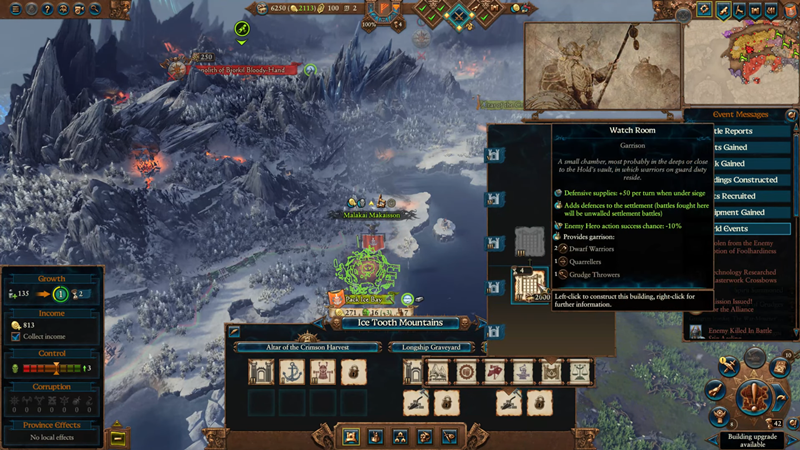This screenshot has width=800, height=450.
Task: Select the anvil forge building option
Action: [521, 372]
